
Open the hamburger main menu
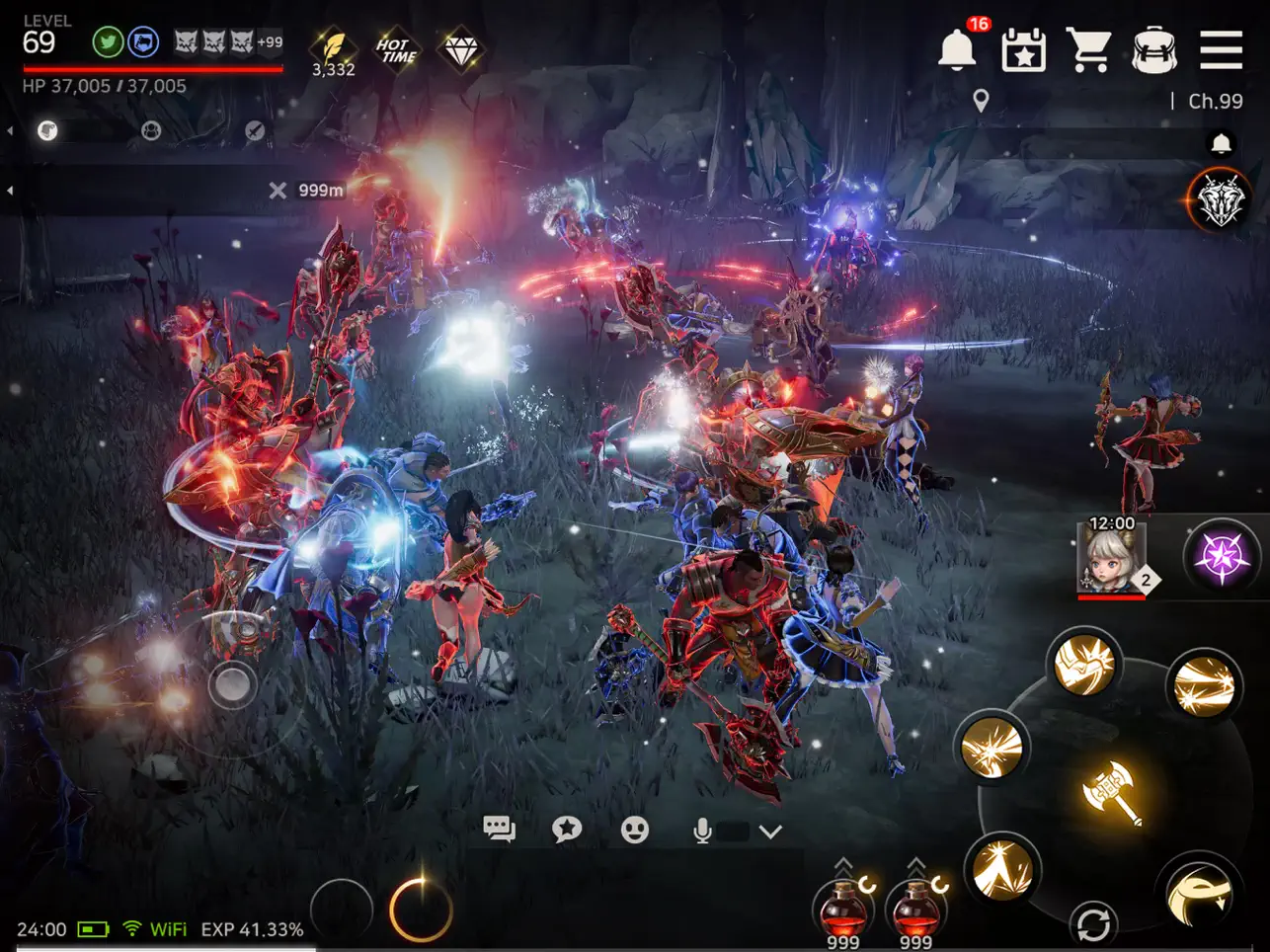[1221, 49]
